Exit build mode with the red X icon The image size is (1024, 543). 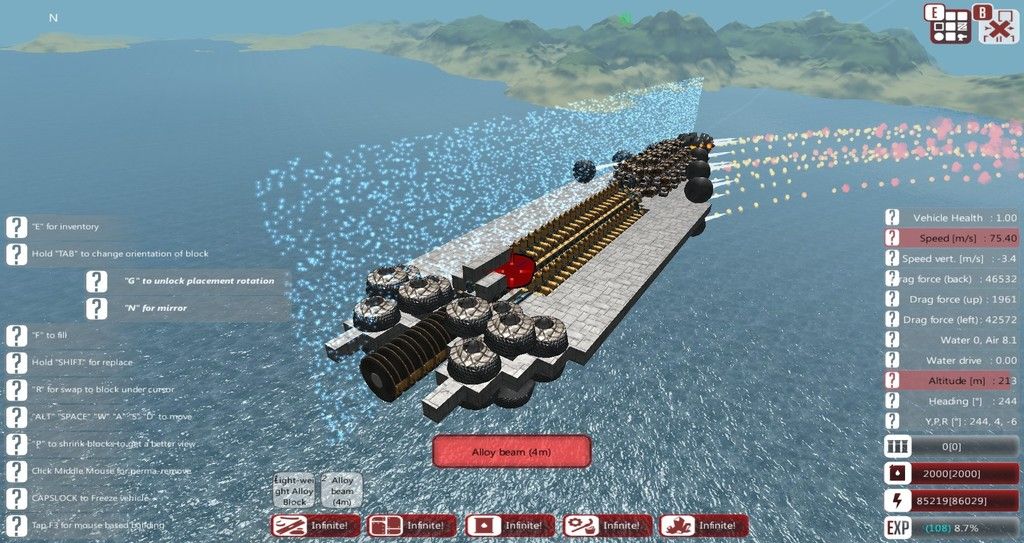pyautogui.click(x=997, y=25)
